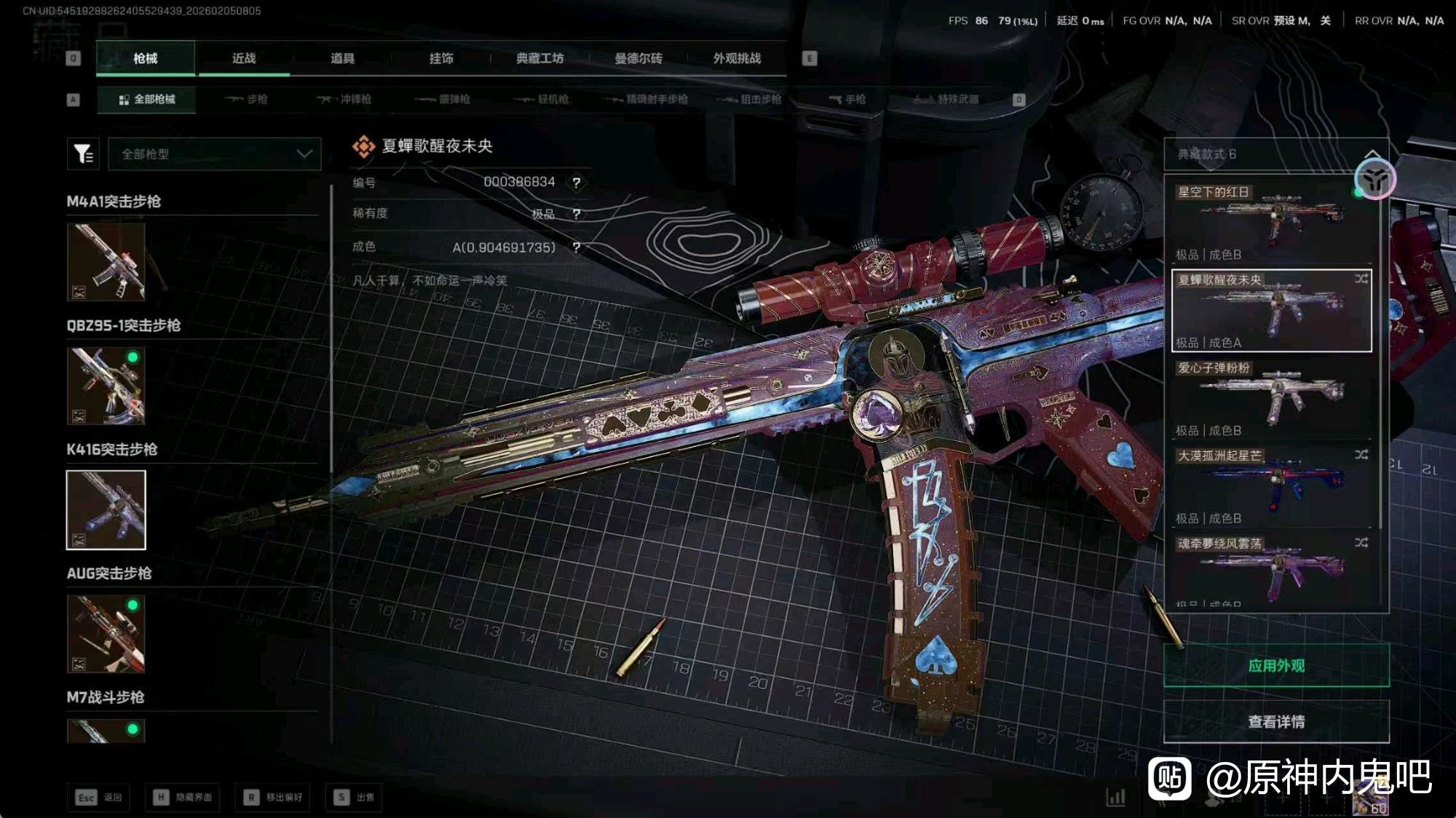Filter weapons by 步枪 (rifles)
1456x818 pixels.
pos(247,99)
